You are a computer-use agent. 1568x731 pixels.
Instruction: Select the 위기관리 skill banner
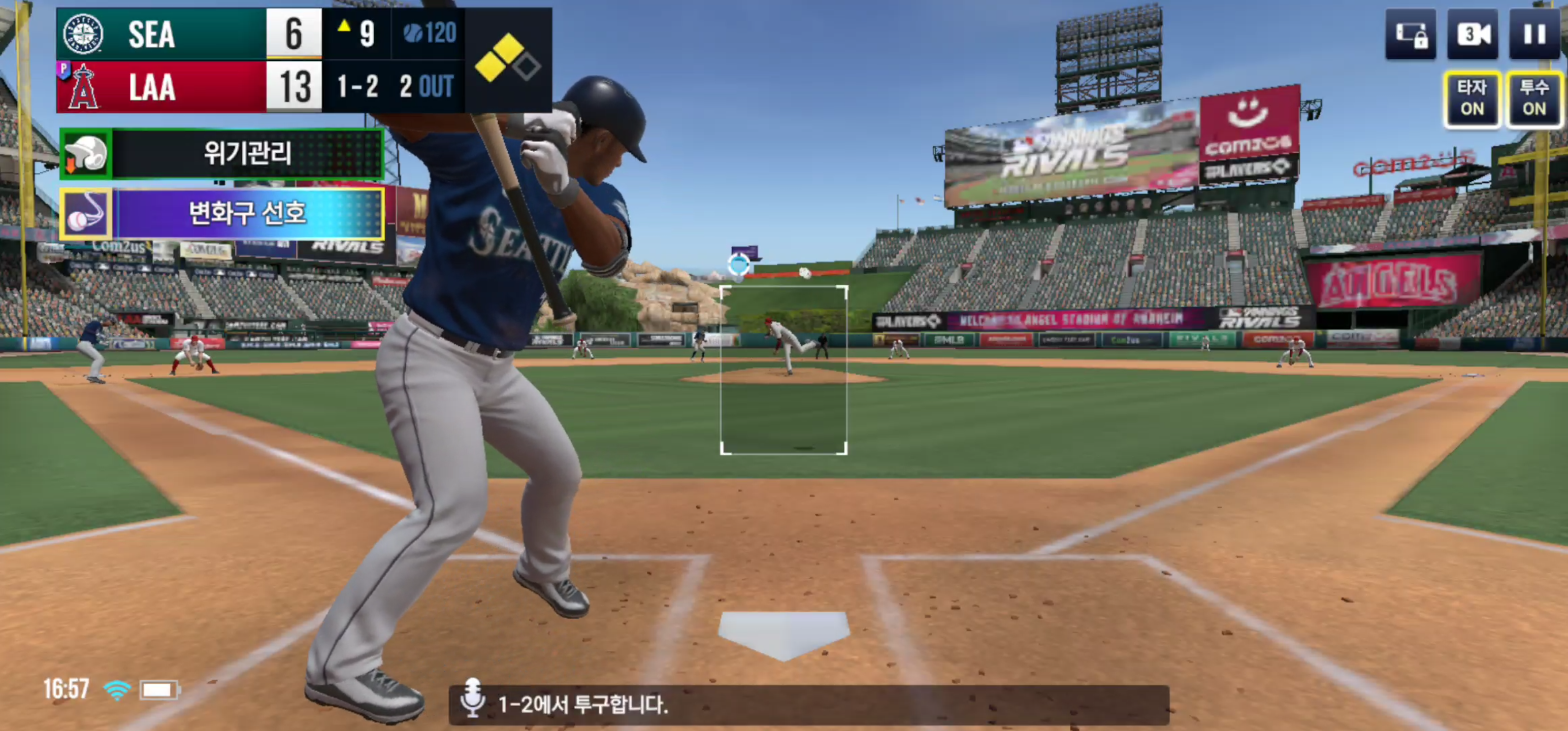[222, 153]
